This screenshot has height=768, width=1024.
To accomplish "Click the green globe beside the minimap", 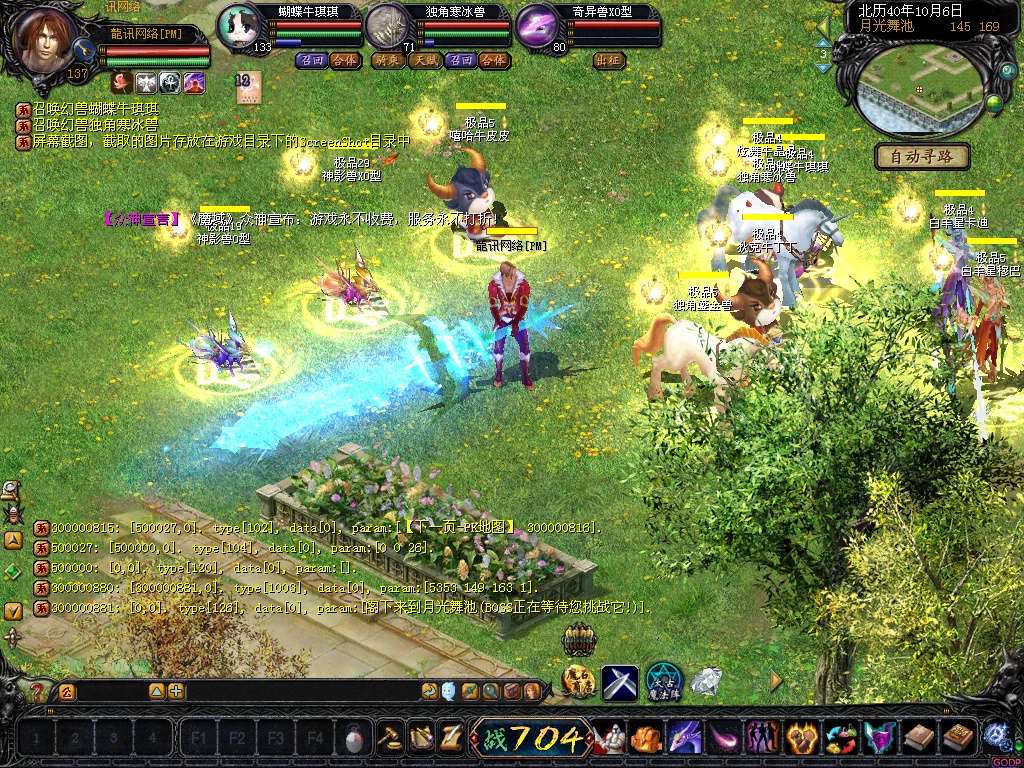I will point(994,101).
